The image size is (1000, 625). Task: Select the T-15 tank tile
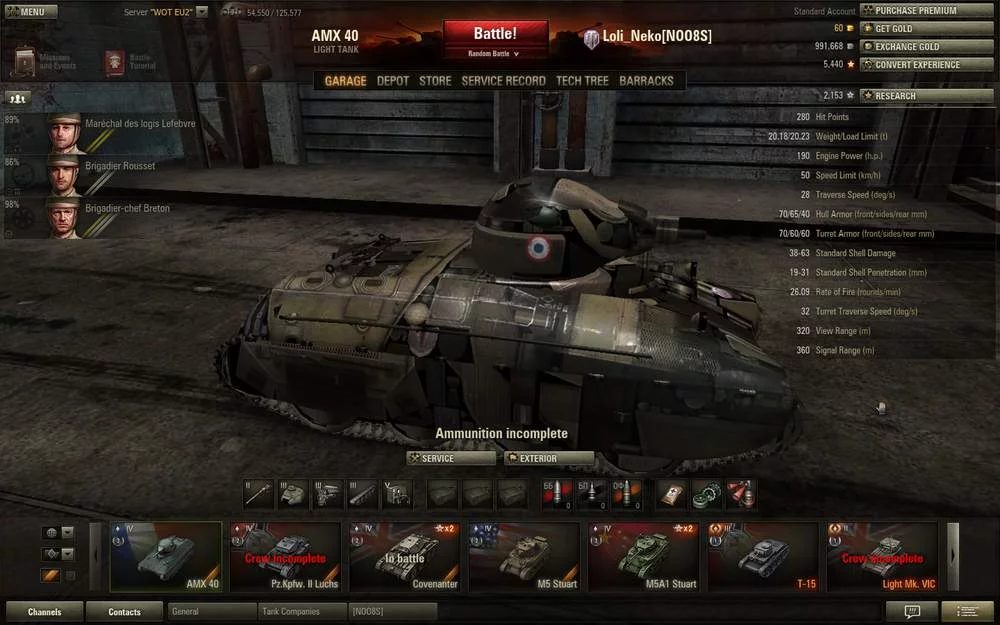[x=763, y=556]
